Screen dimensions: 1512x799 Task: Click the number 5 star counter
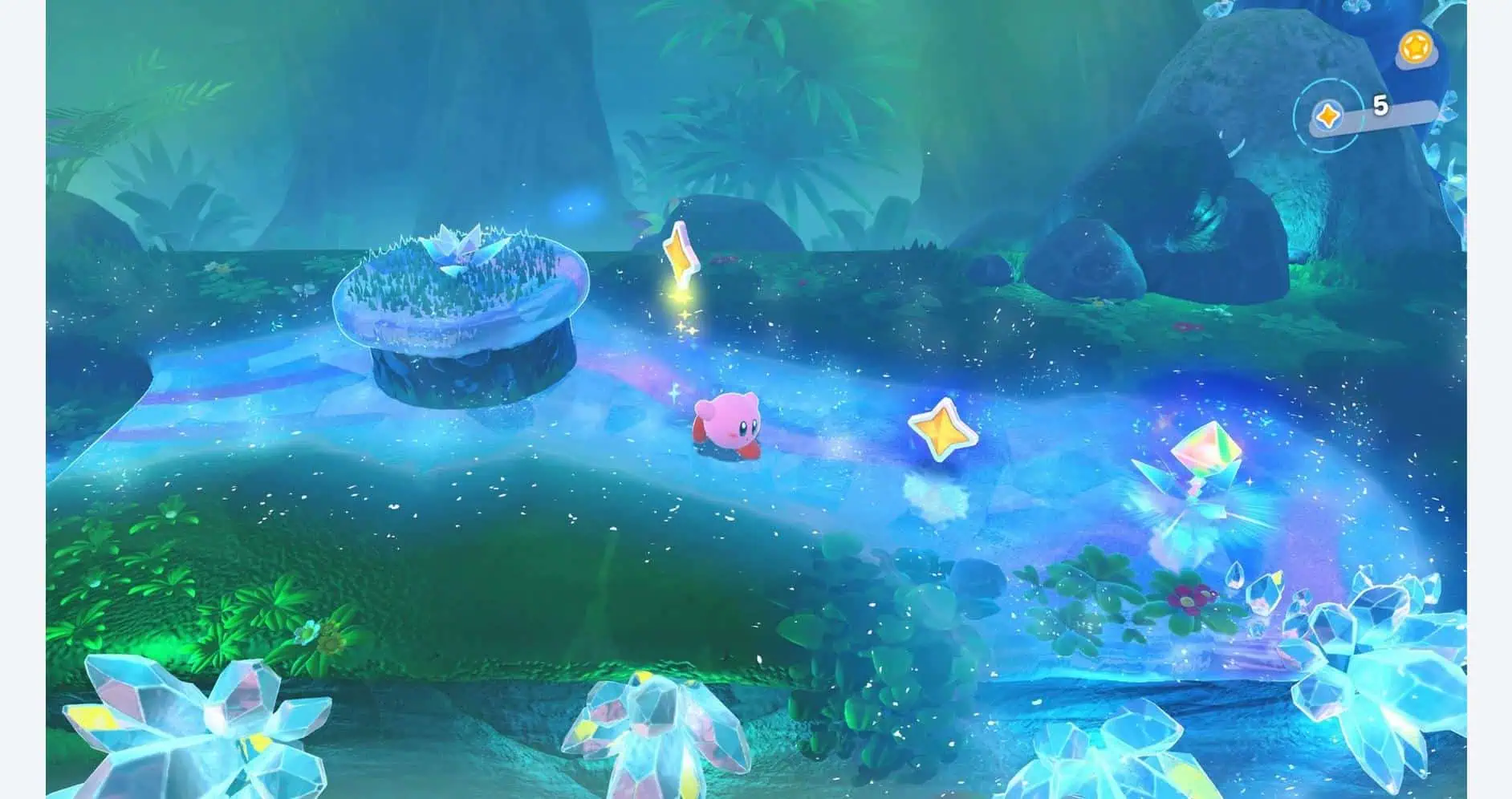pyautogui.click(x=1381, y=107)
